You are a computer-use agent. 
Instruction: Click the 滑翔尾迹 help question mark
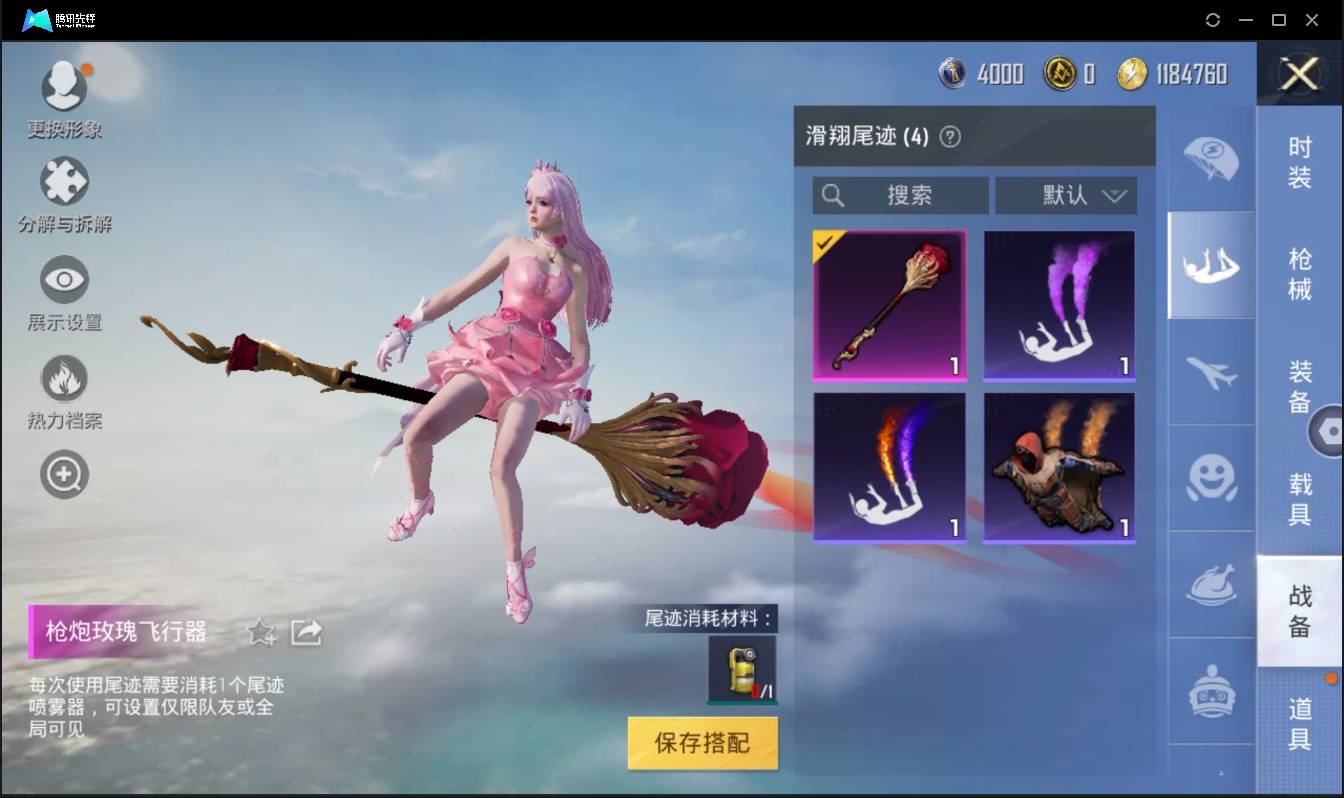tap(948, 136)
